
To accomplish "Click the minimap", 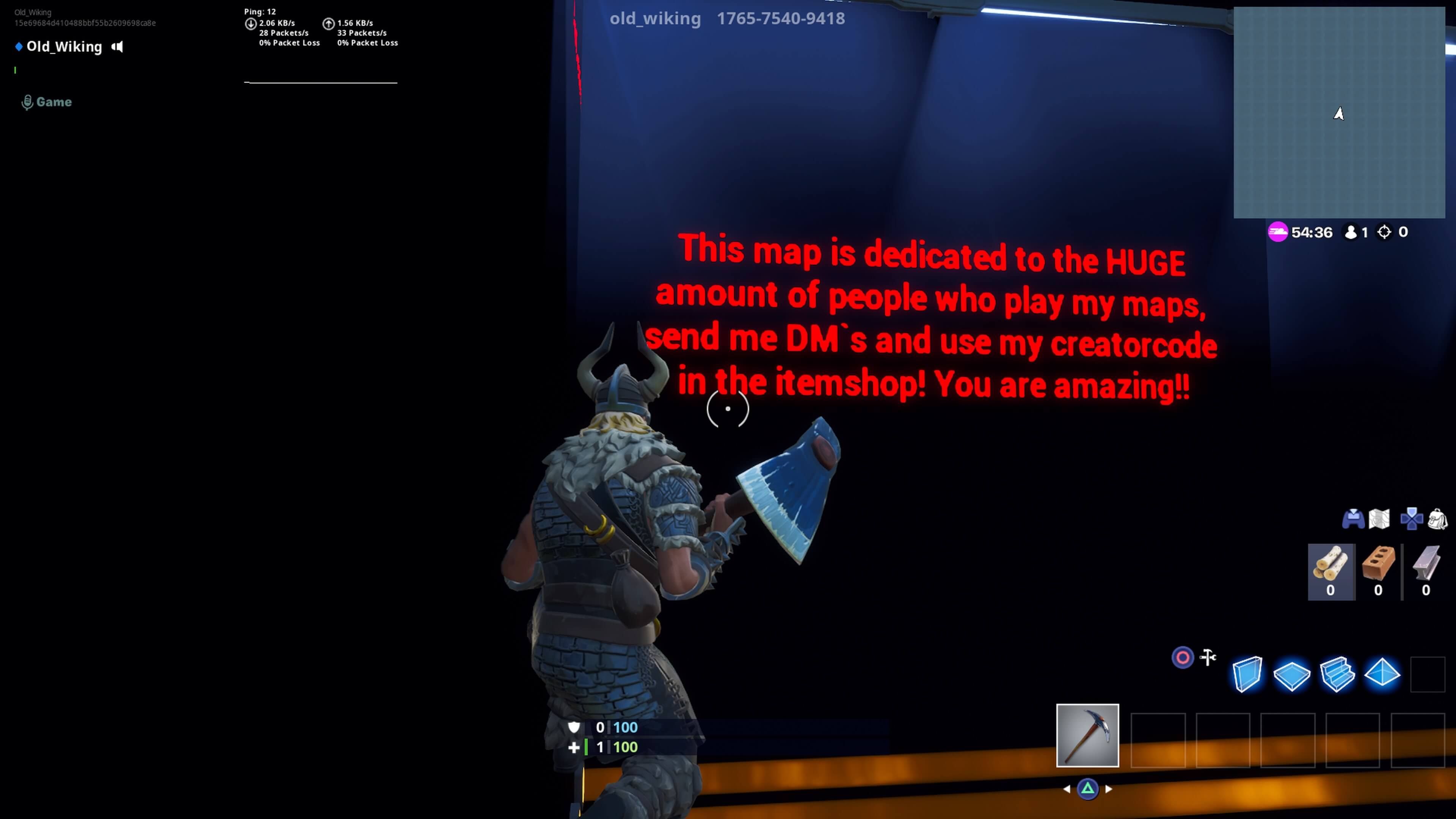I will pos(1338,113).
